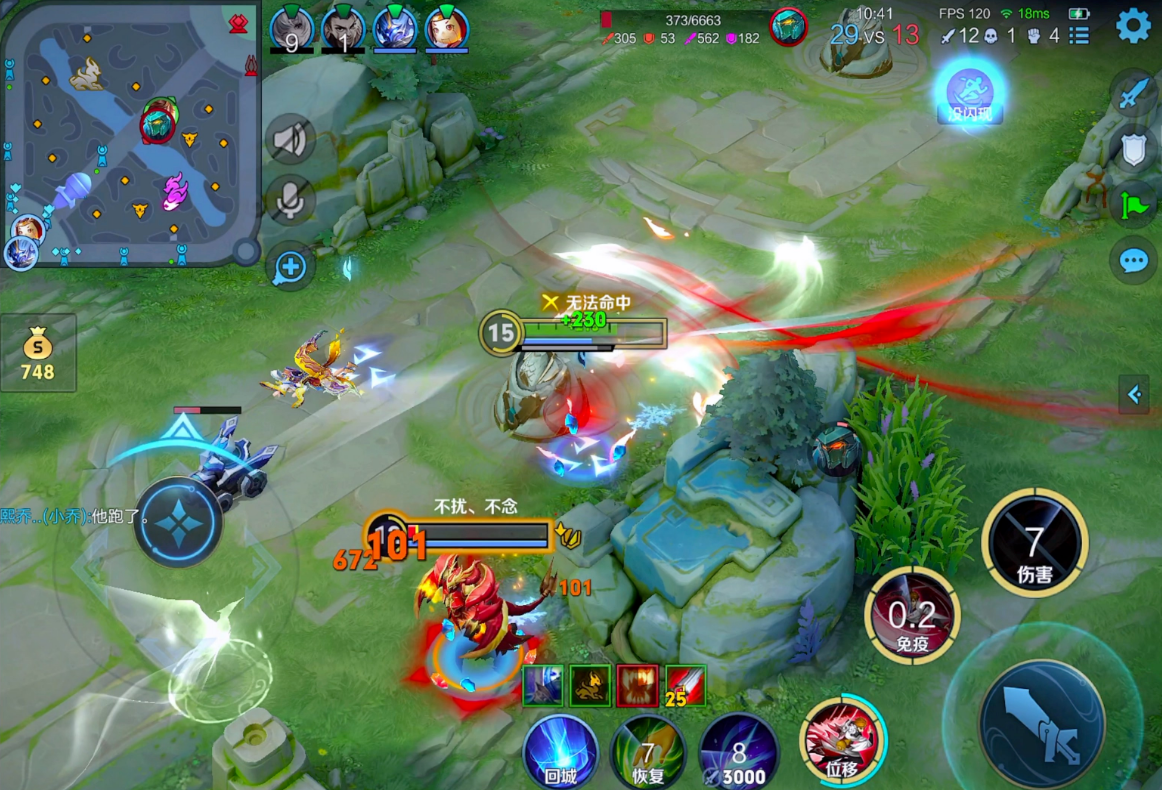Open the gold shop showing 748

click(x=38, y=353)
